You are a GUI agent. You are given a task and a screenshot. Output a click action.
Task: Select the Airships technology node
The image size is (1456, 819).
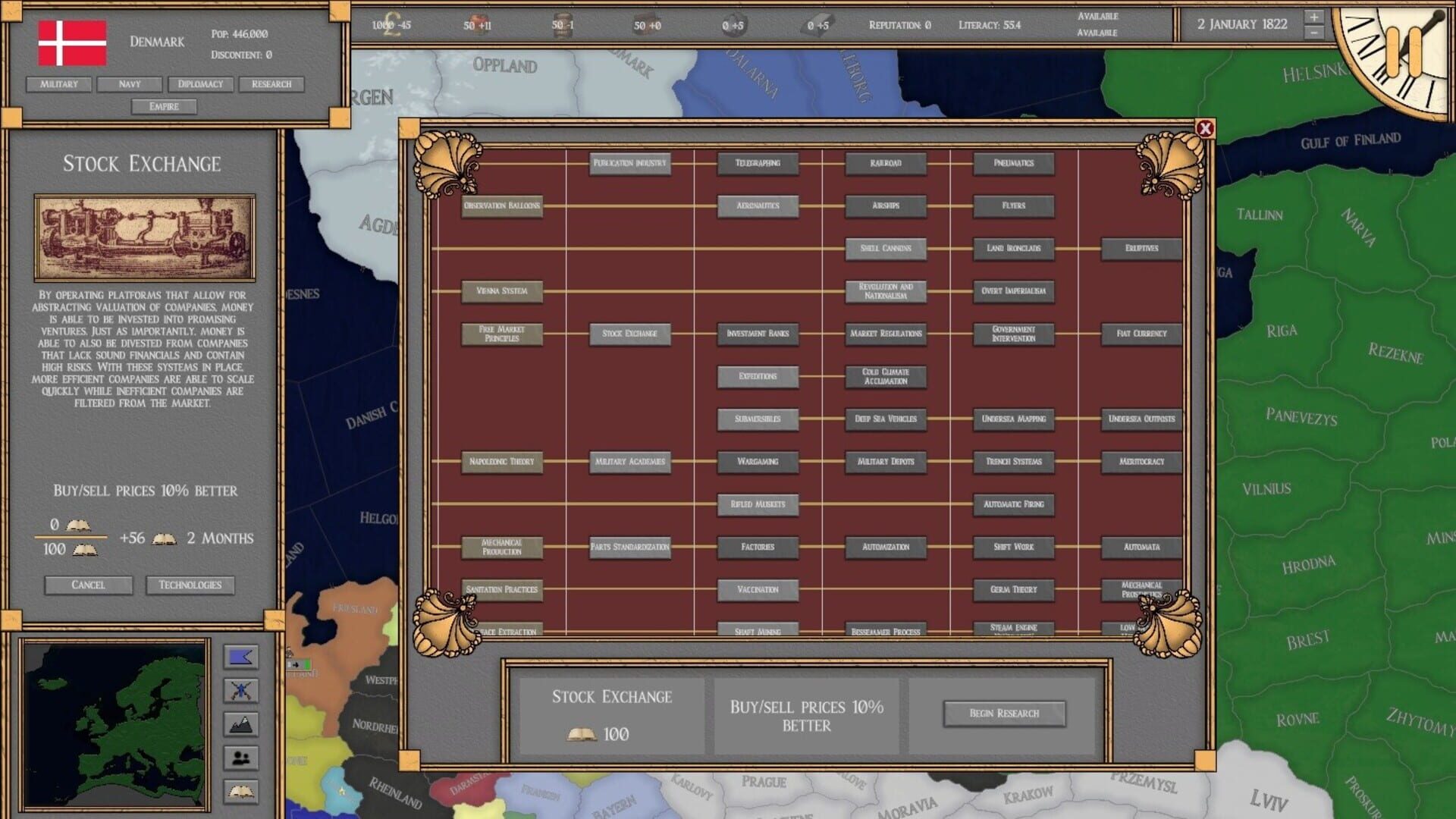[x=885, y=206]
